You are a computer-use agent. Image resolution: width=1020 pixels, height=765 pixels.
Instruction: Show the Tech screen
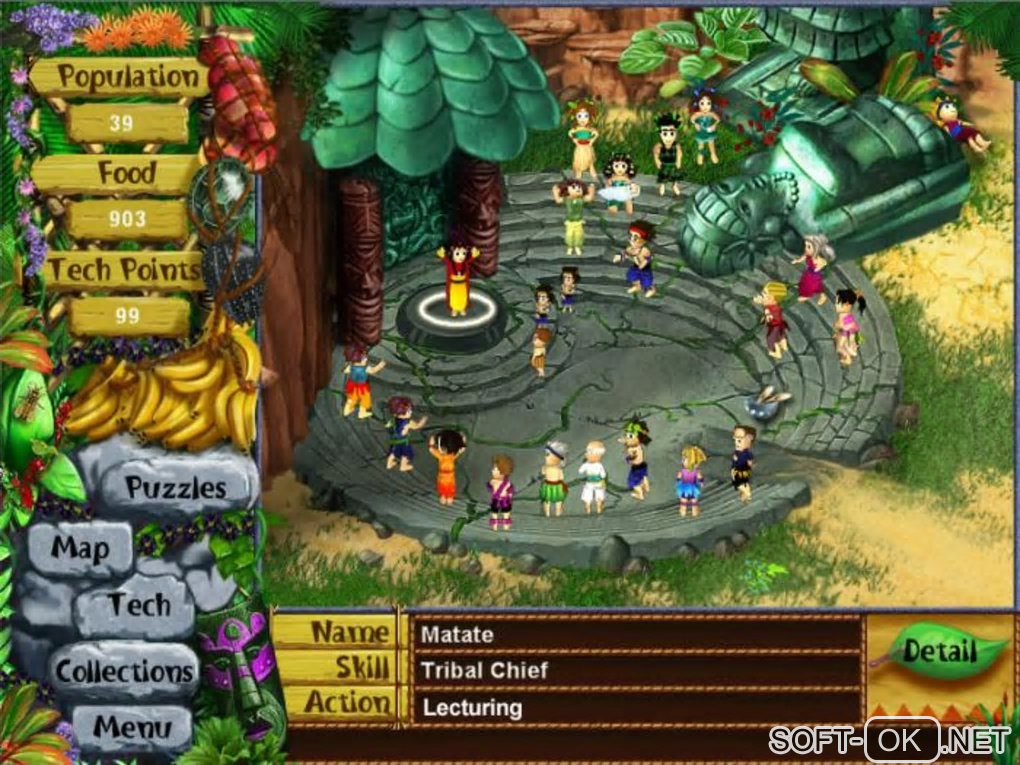pos(139,605)
